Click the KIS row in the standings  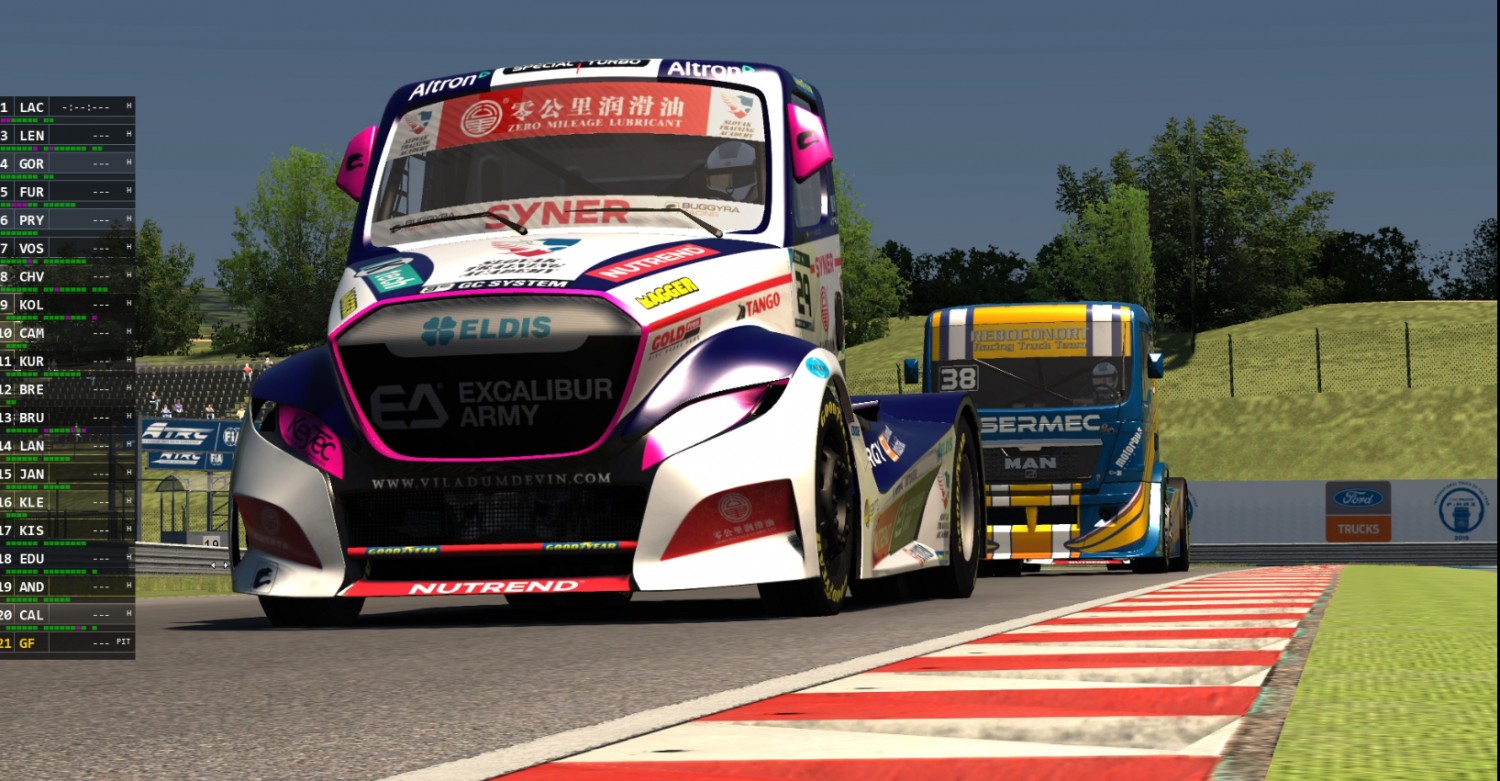tap(66, 530)
